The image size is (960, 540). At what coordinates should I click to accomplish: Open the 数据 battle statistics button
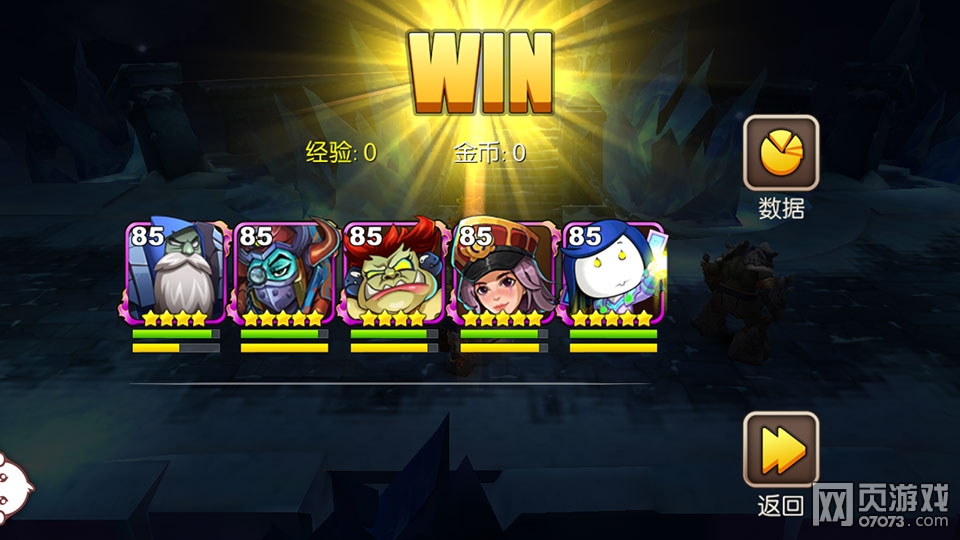780,153
